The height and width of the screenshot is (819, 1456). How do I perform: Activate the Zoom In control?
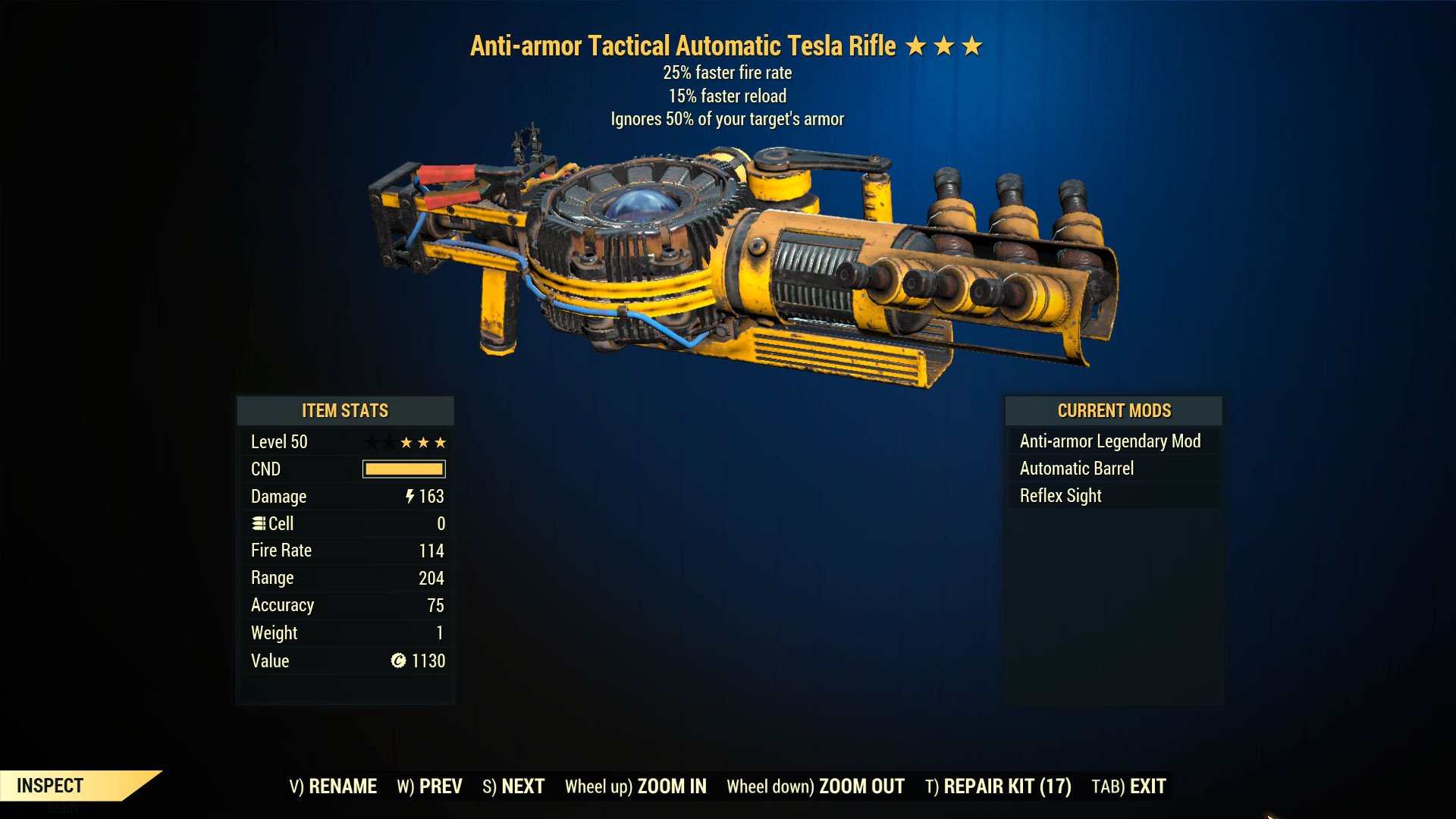pos(635,786)
